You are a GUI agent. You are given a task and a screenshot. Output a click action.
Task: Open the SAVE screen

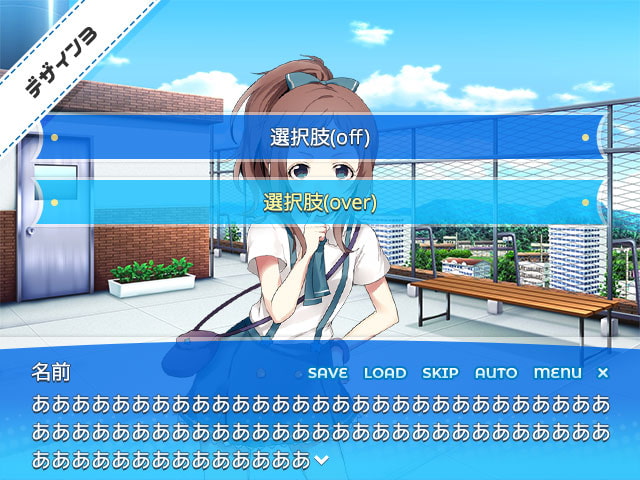327,373
